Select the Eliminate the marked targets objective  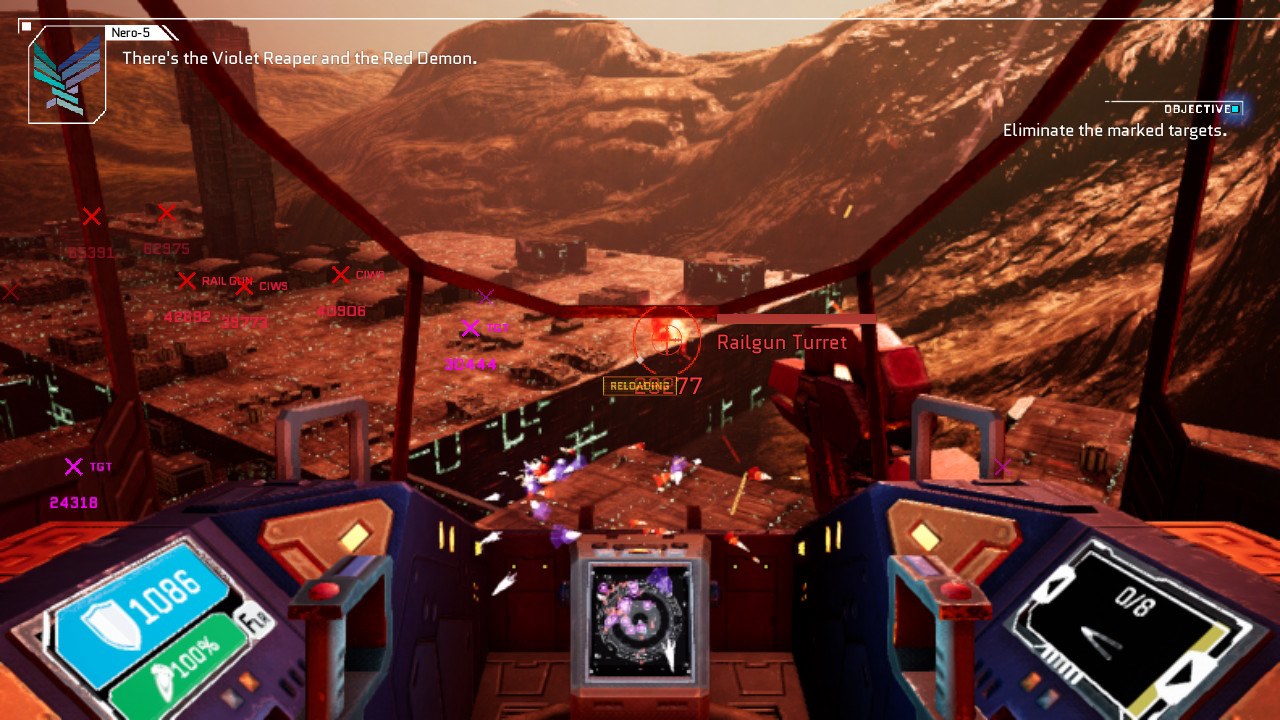click(1114, 130)
